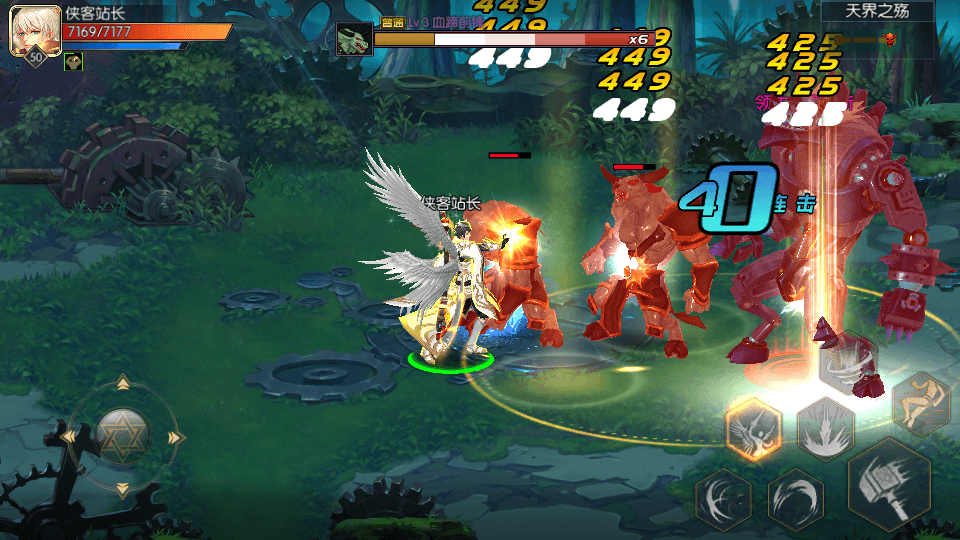The width and height of the screenshot is (960, 540).
Task: Select the green wolf boss portrait
Action: [354, 38]
